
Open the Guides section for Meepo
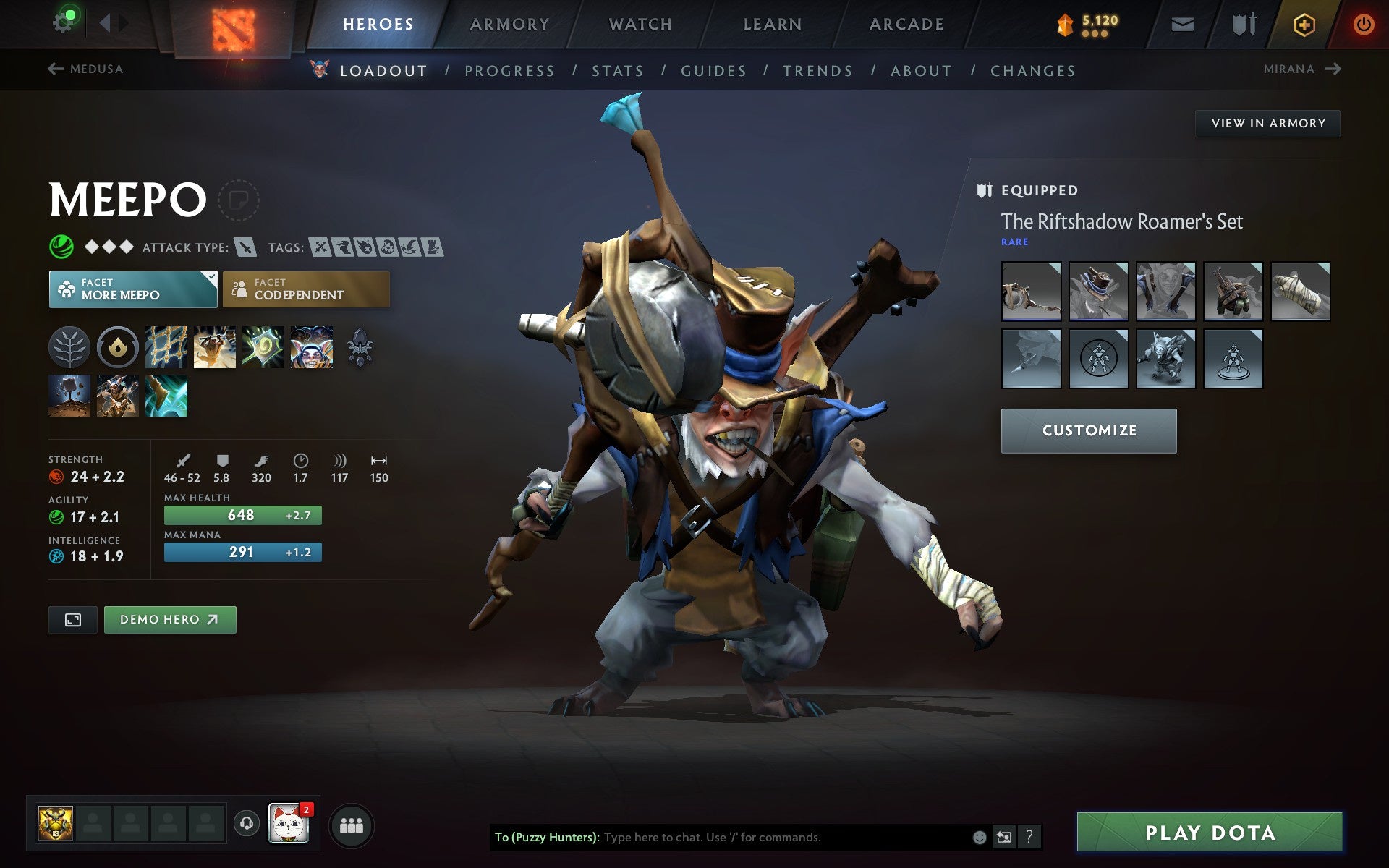[x=713, y=70]
